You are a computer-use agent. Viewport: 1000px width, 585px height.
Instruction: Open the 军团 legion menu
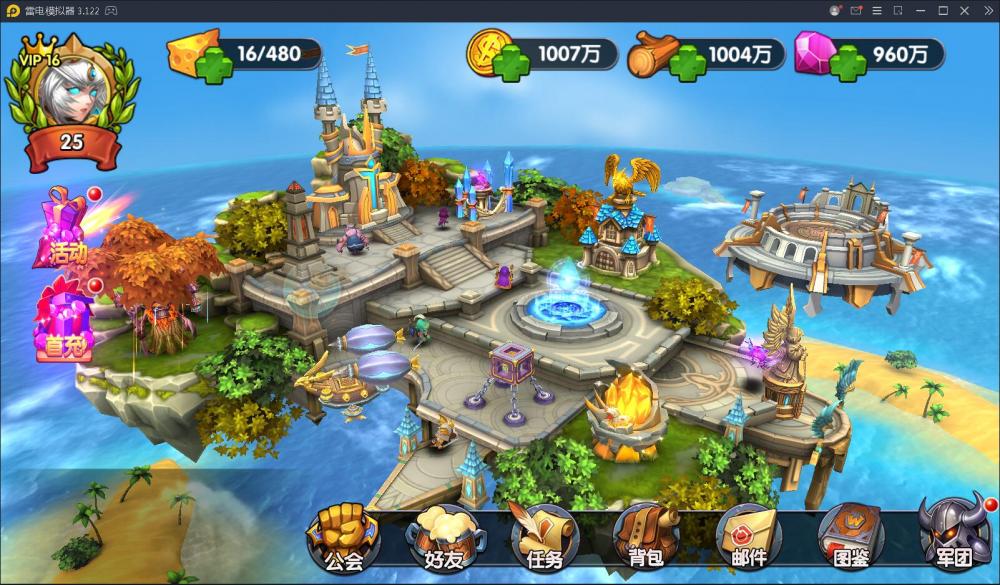[x=951, y=537]
